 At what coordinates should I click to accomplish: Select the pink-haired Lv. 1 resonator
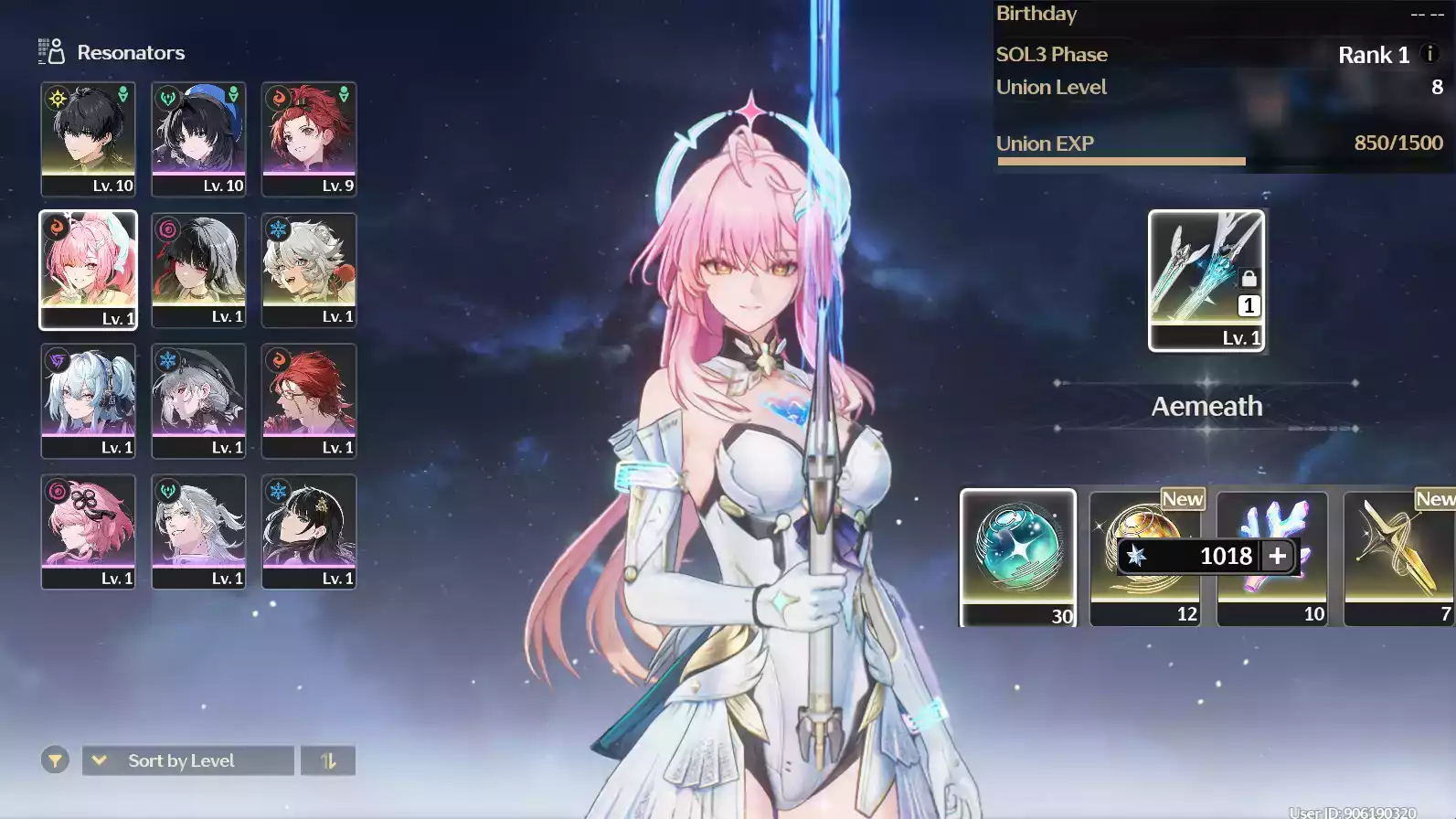[x=87, y=270]
